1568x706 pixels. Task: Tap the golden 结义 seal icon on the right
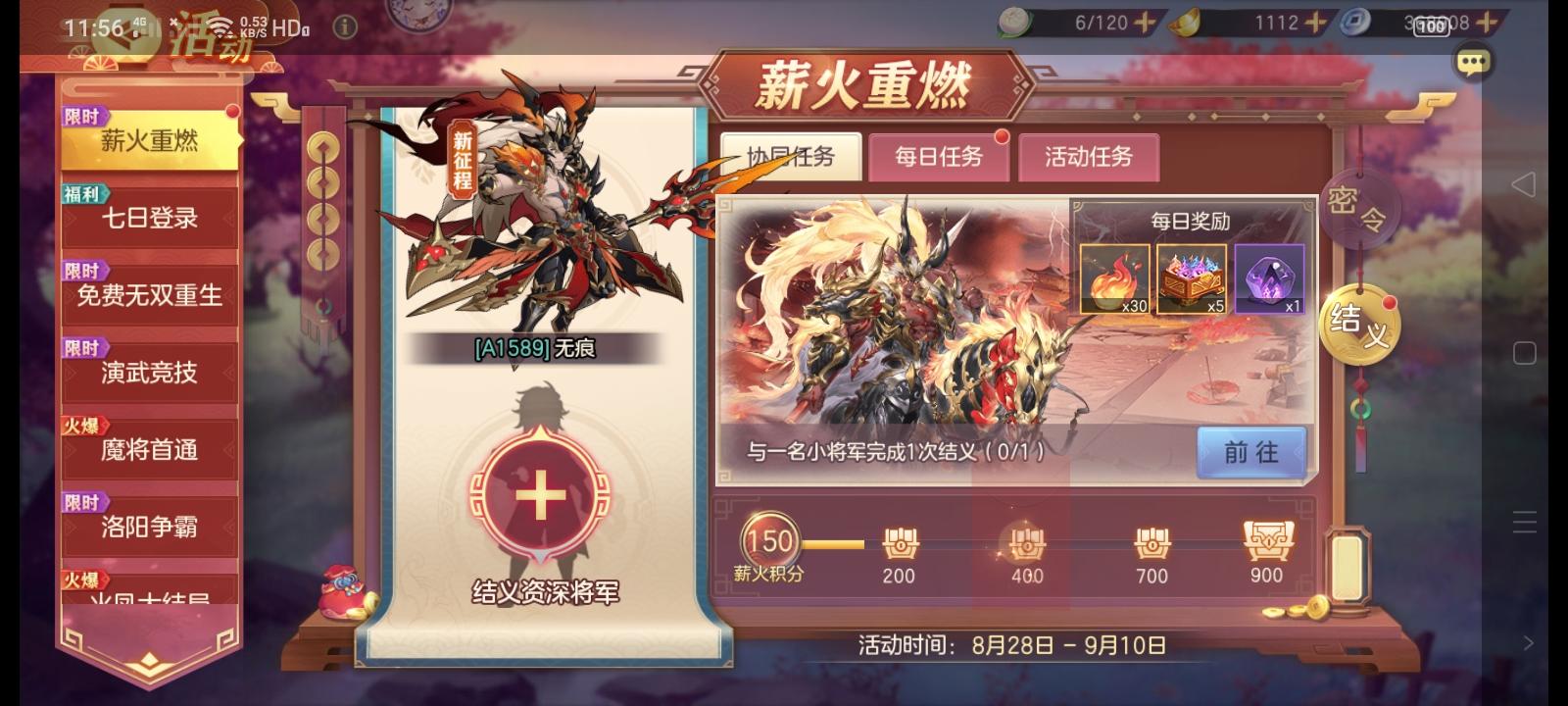click(x=1360, y=324)
